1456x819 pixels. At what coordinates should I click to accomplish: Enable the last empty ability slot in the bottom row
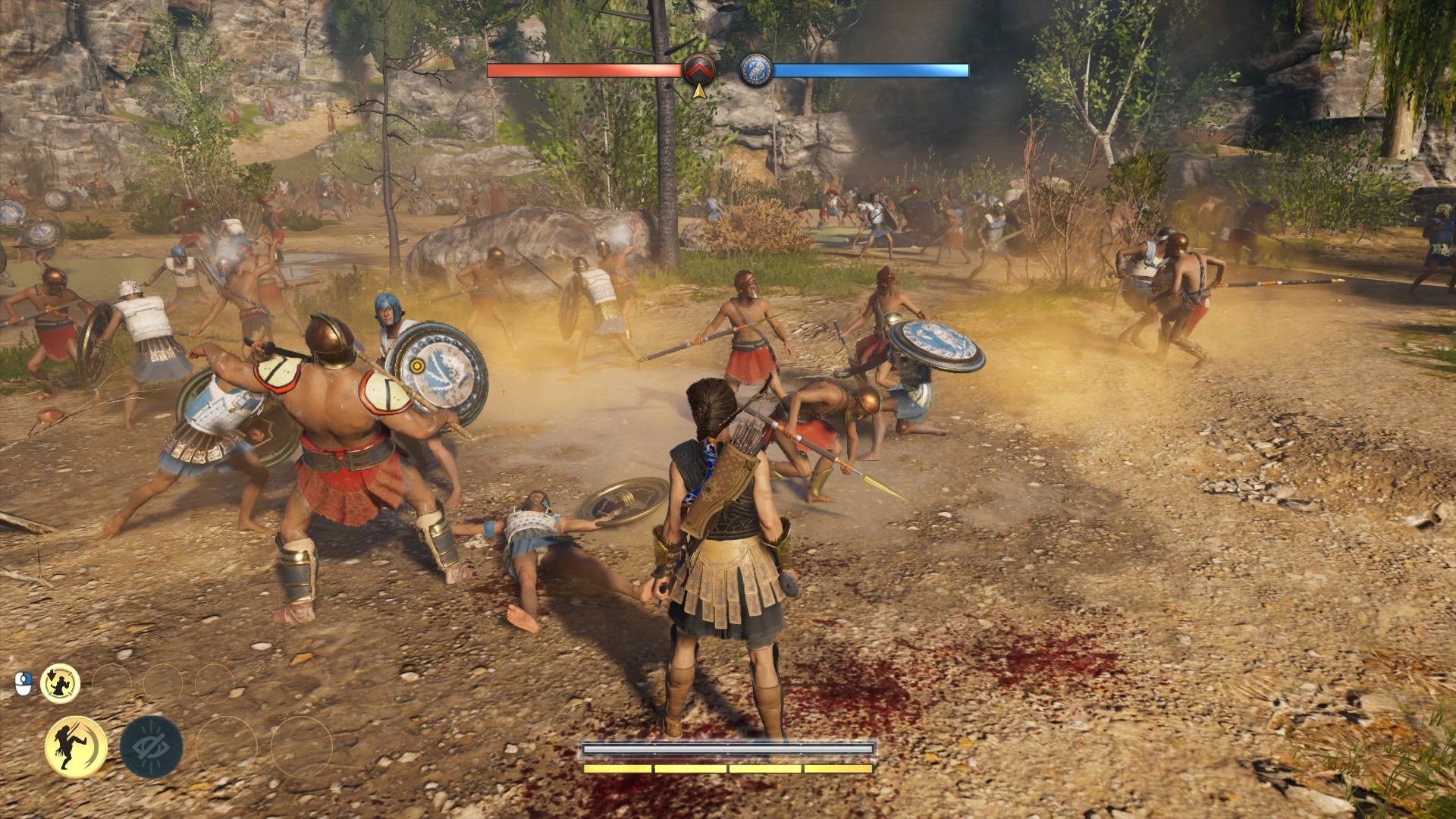(x=302, y=747)
